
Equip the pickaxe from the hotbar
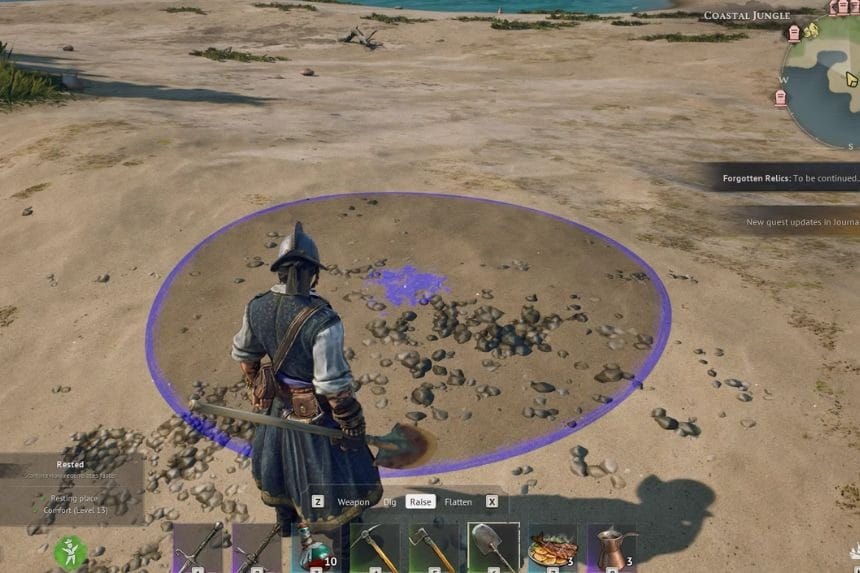[x=375, y=549]
